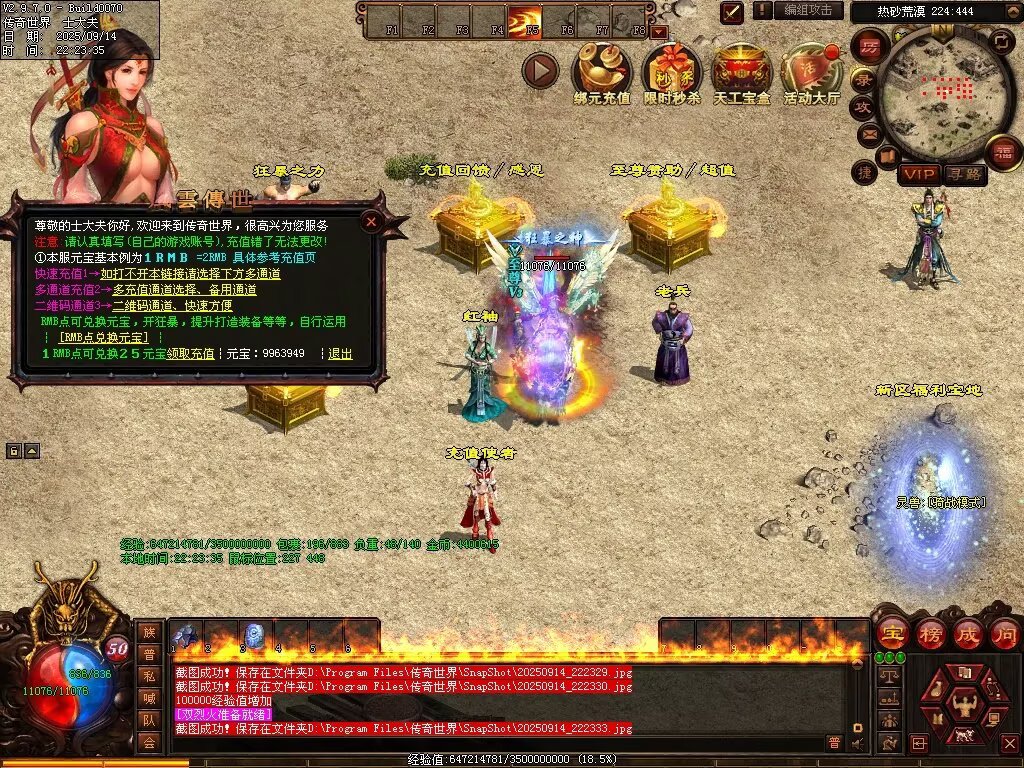The height and width of the screenshot is (768, 1024).
Task: Switch to the 队 team chat channel
Action: (148, 718)
